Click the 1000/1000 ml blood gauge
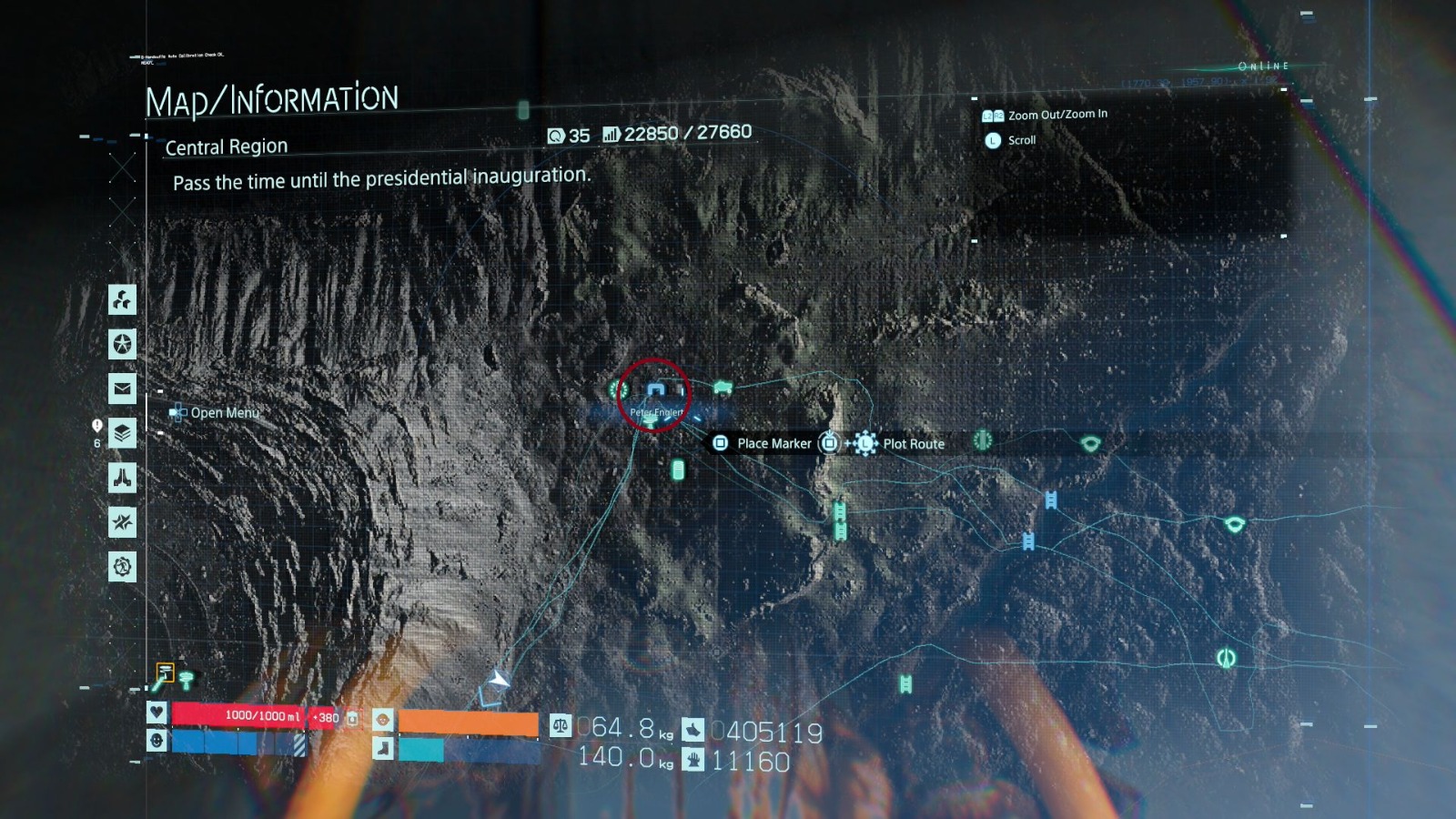This screenshot has width=1456, height=819. click(264, 717)
